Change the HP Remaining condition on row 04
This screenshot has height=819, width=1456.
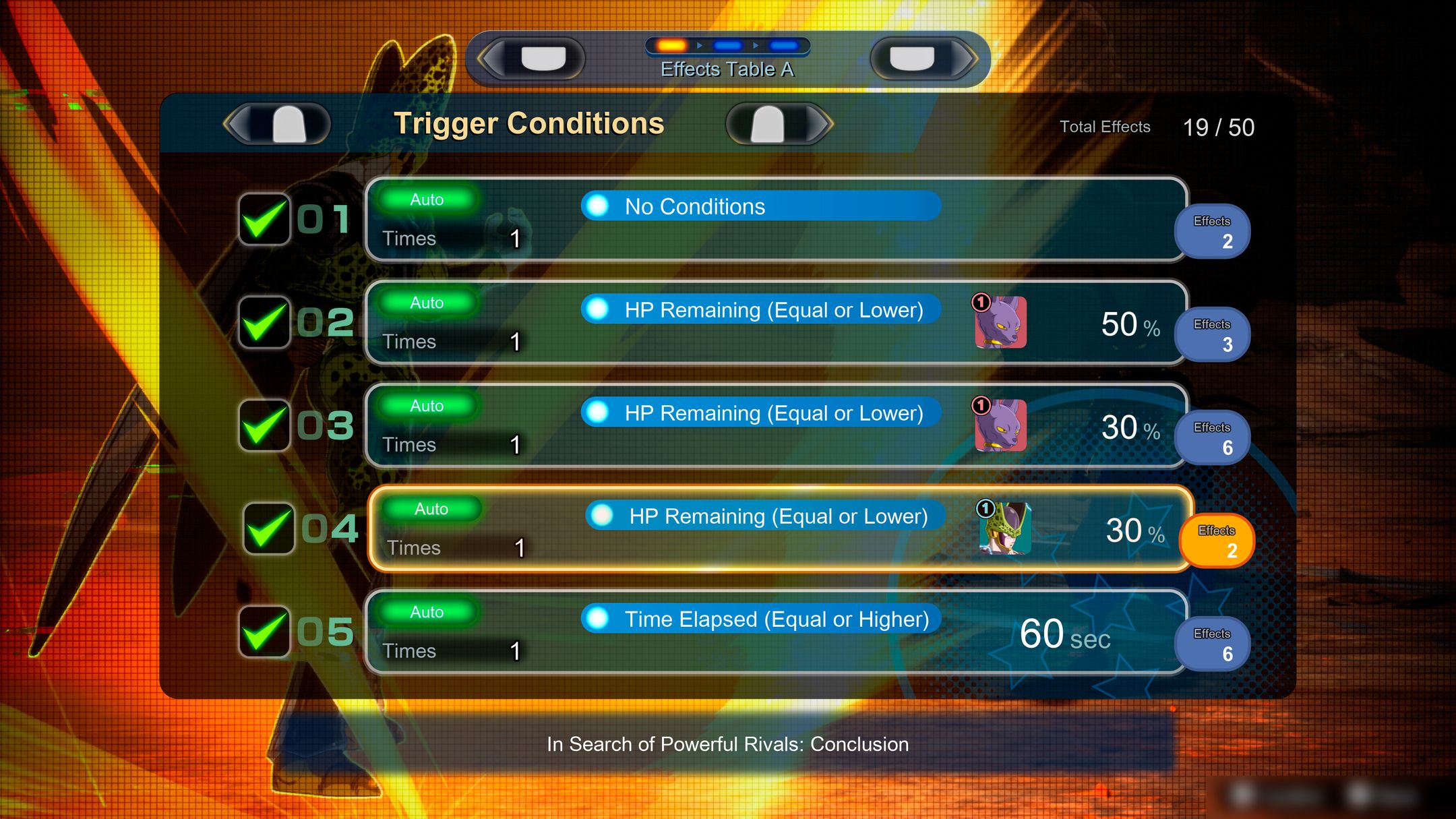click(762, 516)
